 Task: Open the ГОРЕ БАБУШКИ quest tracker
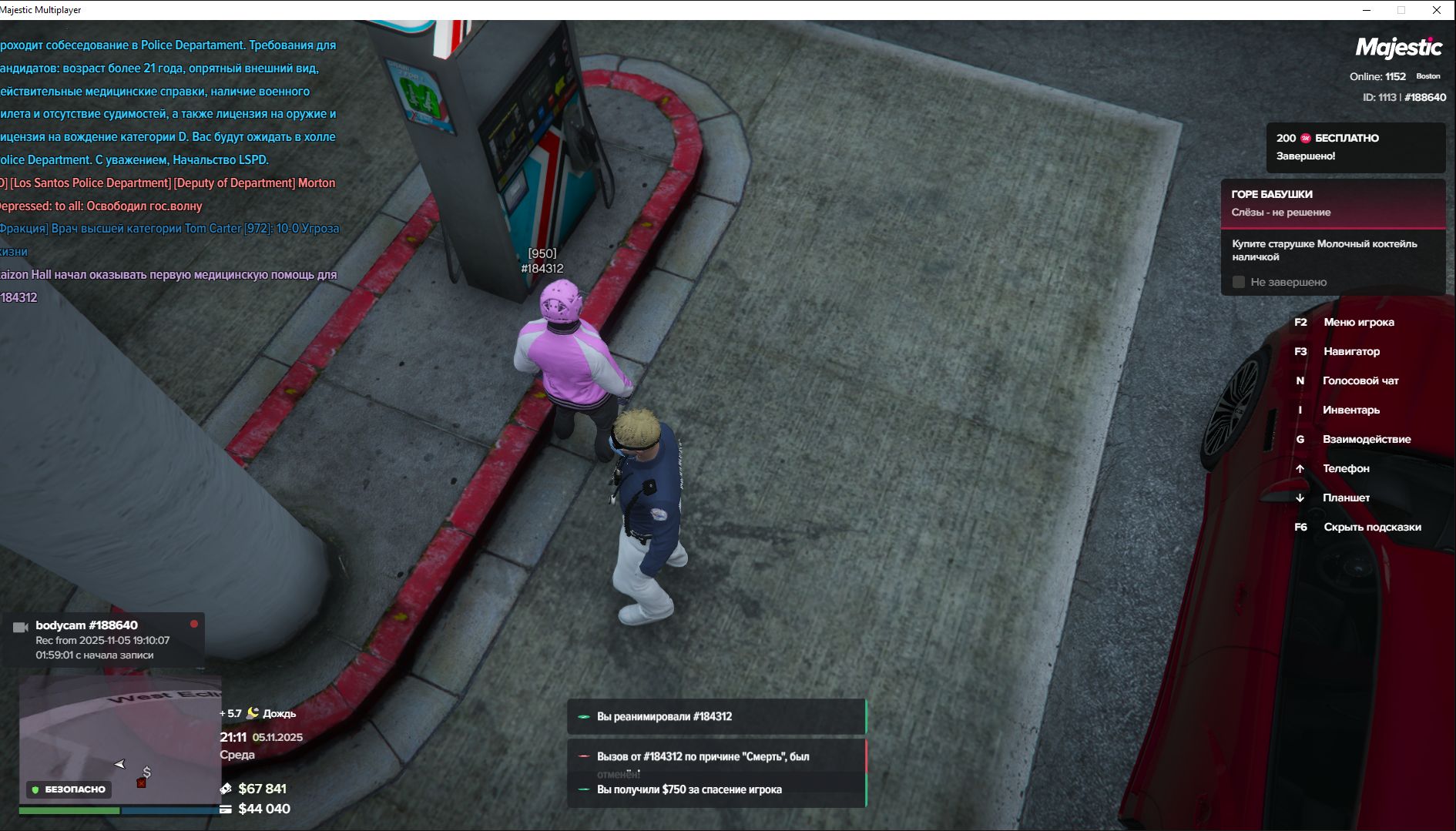point(1333,203)
